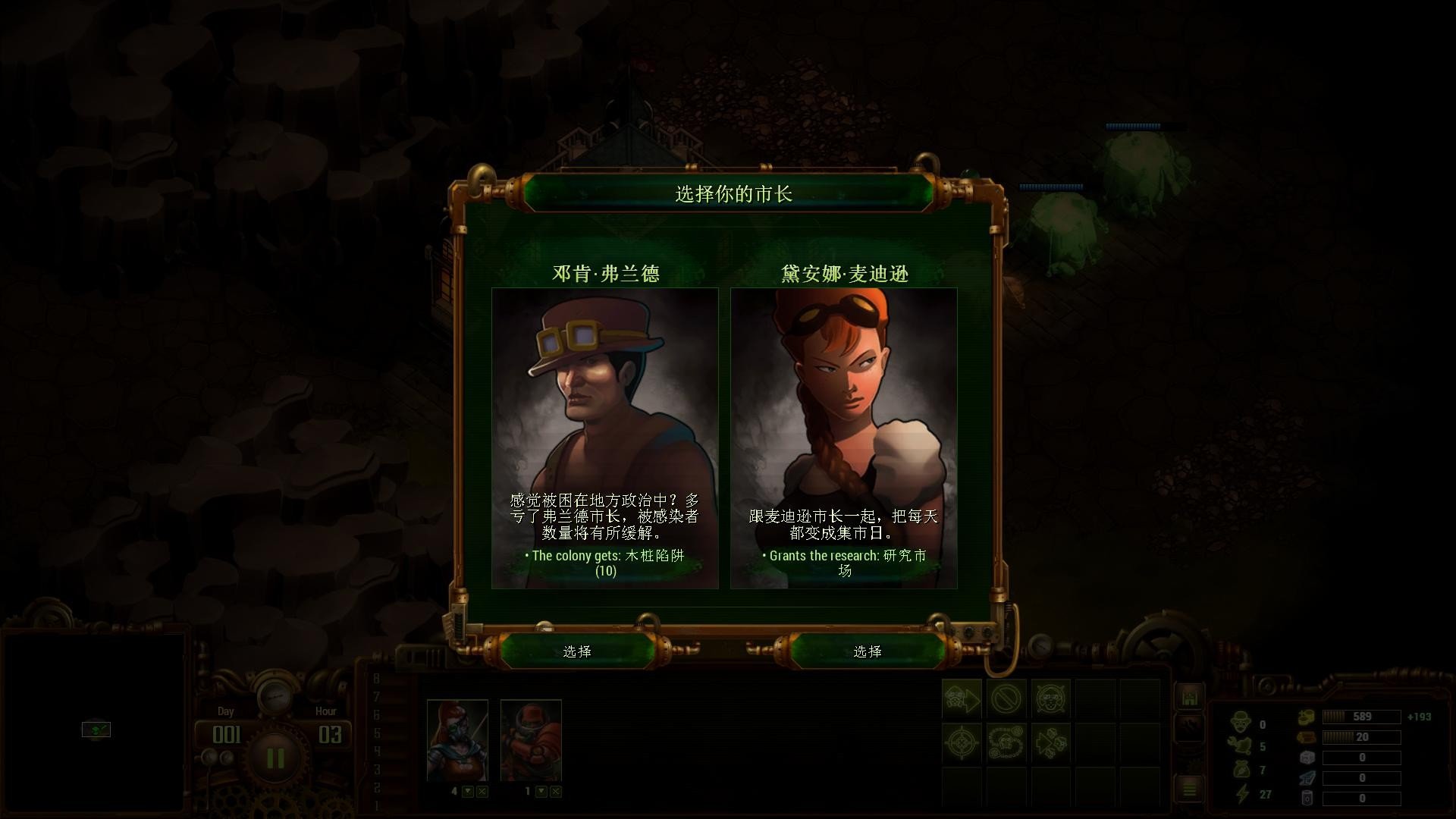The width and height of the screenshot is (1456, 819).
Task: Click the gold progress bar showing 589
Action: [1360, 716]
